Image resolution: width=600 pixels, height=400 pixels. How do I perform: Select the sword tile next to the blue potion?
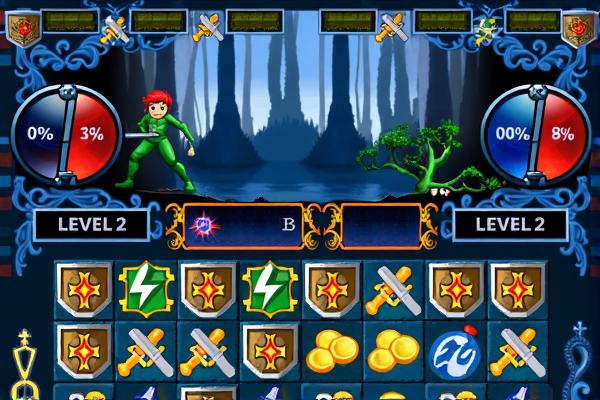click(517, 351)
